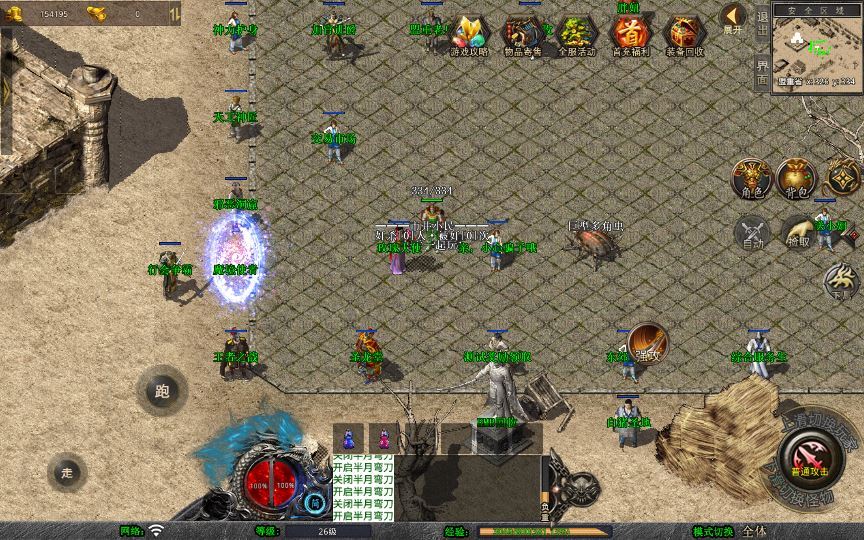Open the 背包 backpack
The width and height of the screenshot is (864, 540).
coord(798,177)
